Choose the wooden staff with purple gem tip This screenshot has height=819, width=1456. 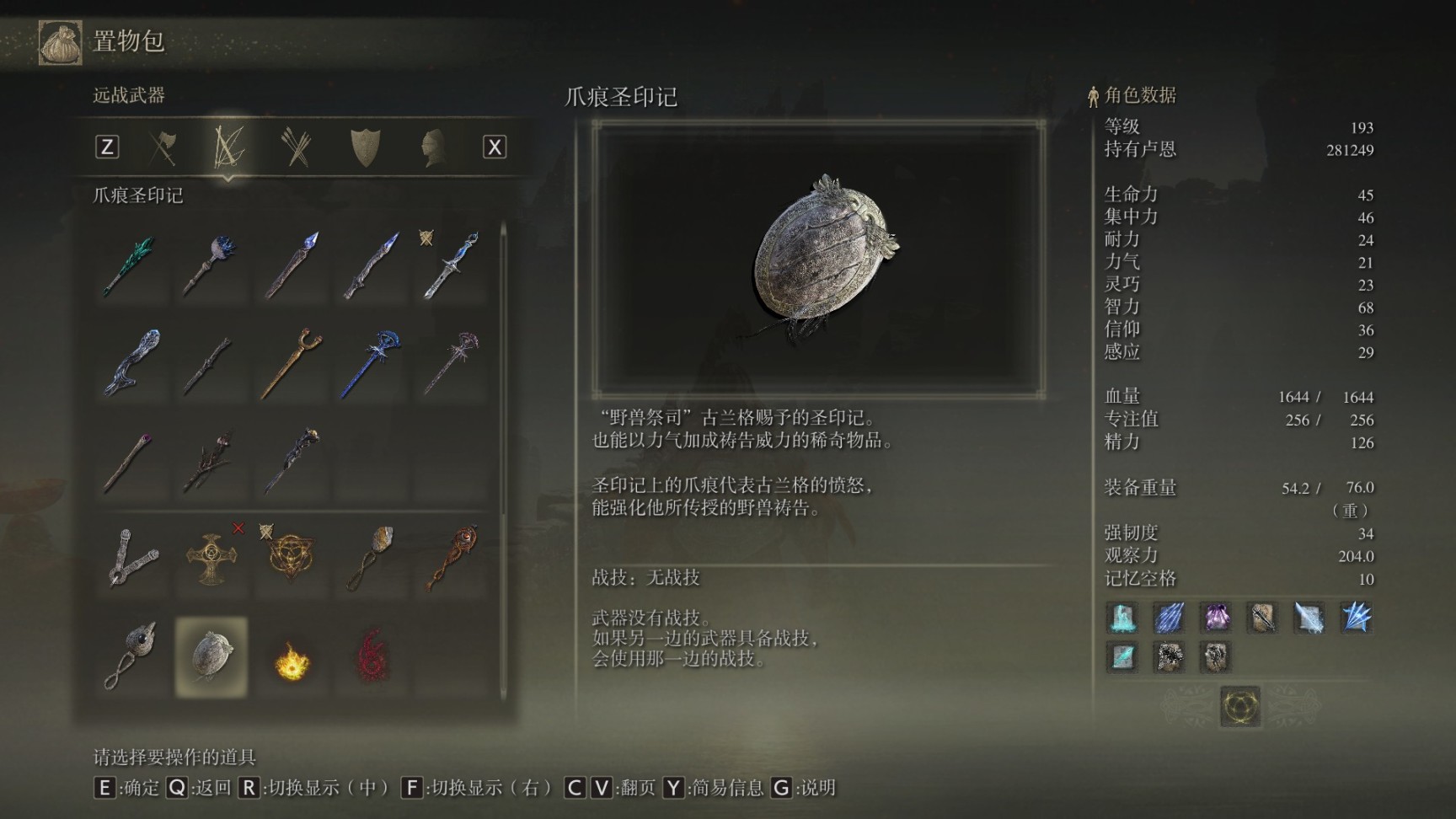pos(131,461)
